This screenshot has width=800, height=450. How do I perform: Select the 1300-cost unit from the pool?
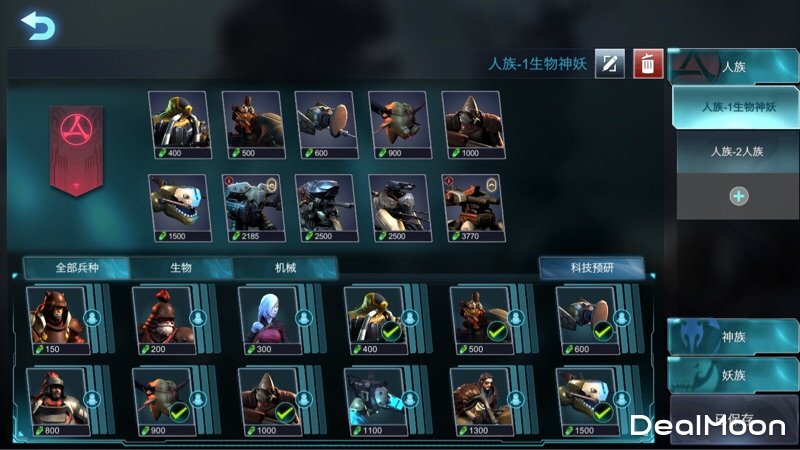479,397
